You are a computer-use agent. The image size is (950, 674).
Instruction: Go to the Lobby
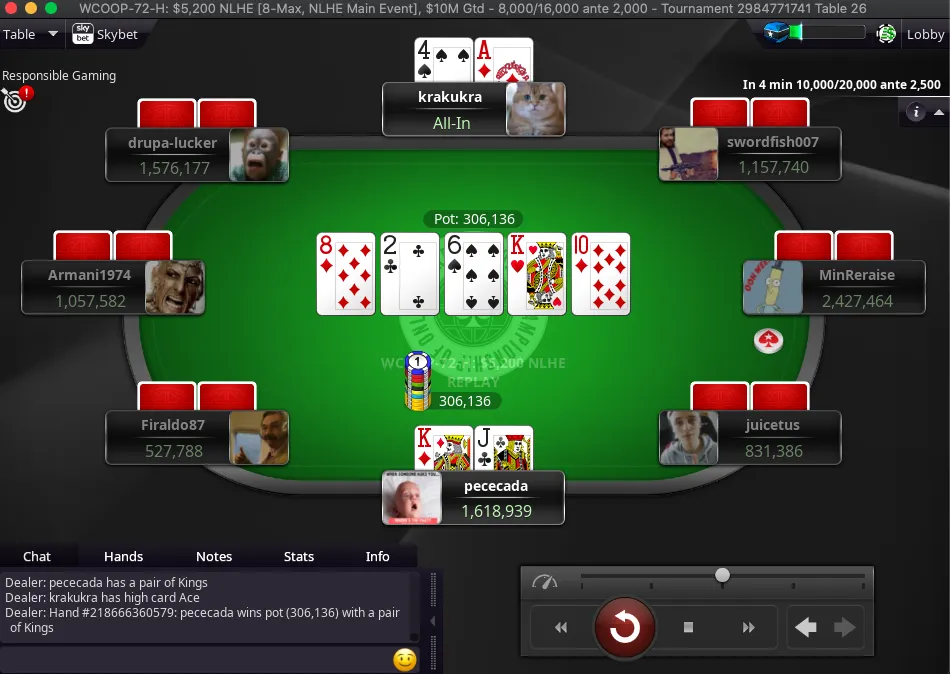coord(925,35)
